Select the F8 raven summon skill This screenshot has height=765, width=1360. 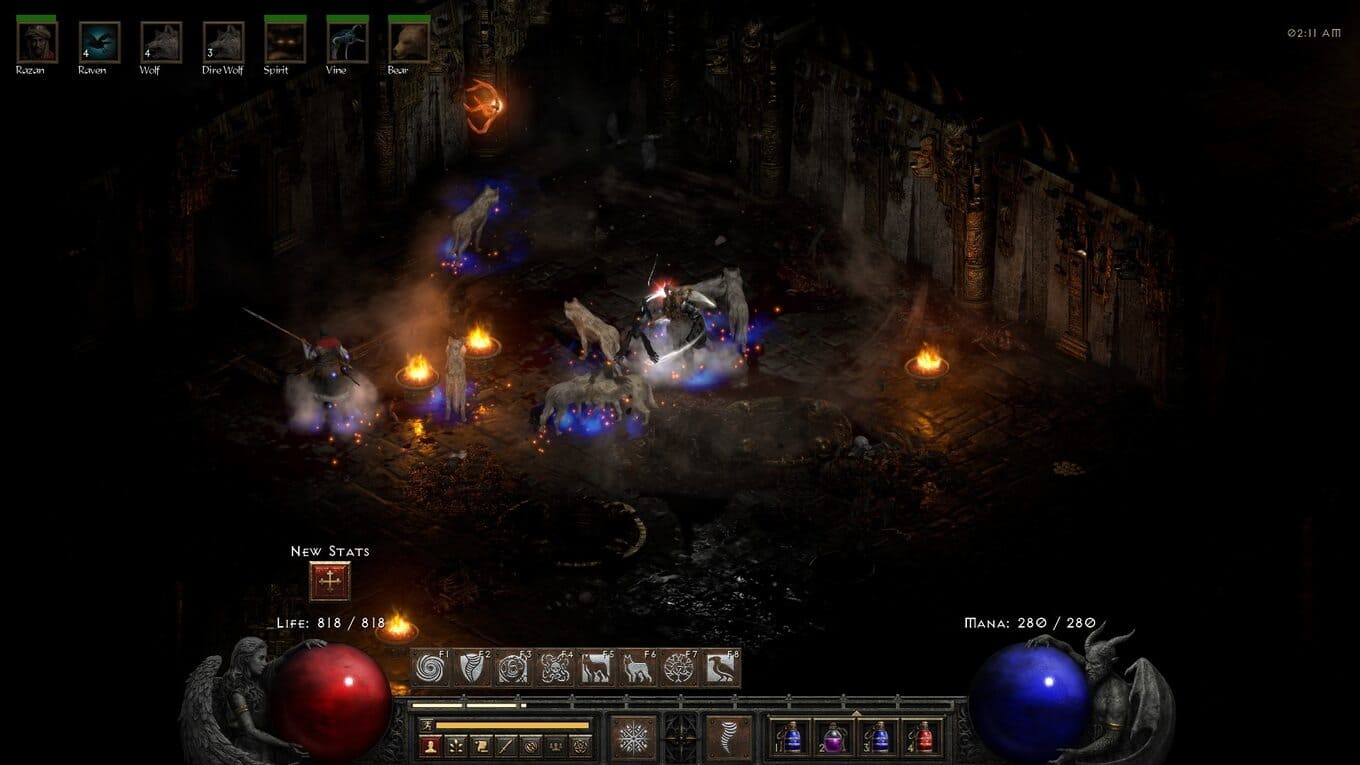(x=720, y=668)
